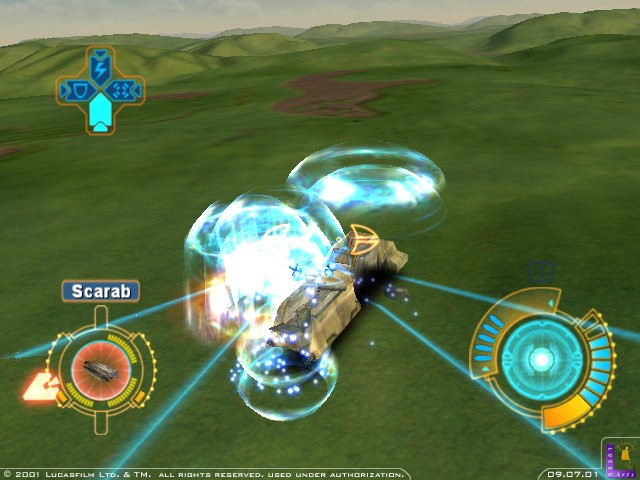Click the Scarab target name label
This screenshot has width=640, height=480.
(100, 291)
